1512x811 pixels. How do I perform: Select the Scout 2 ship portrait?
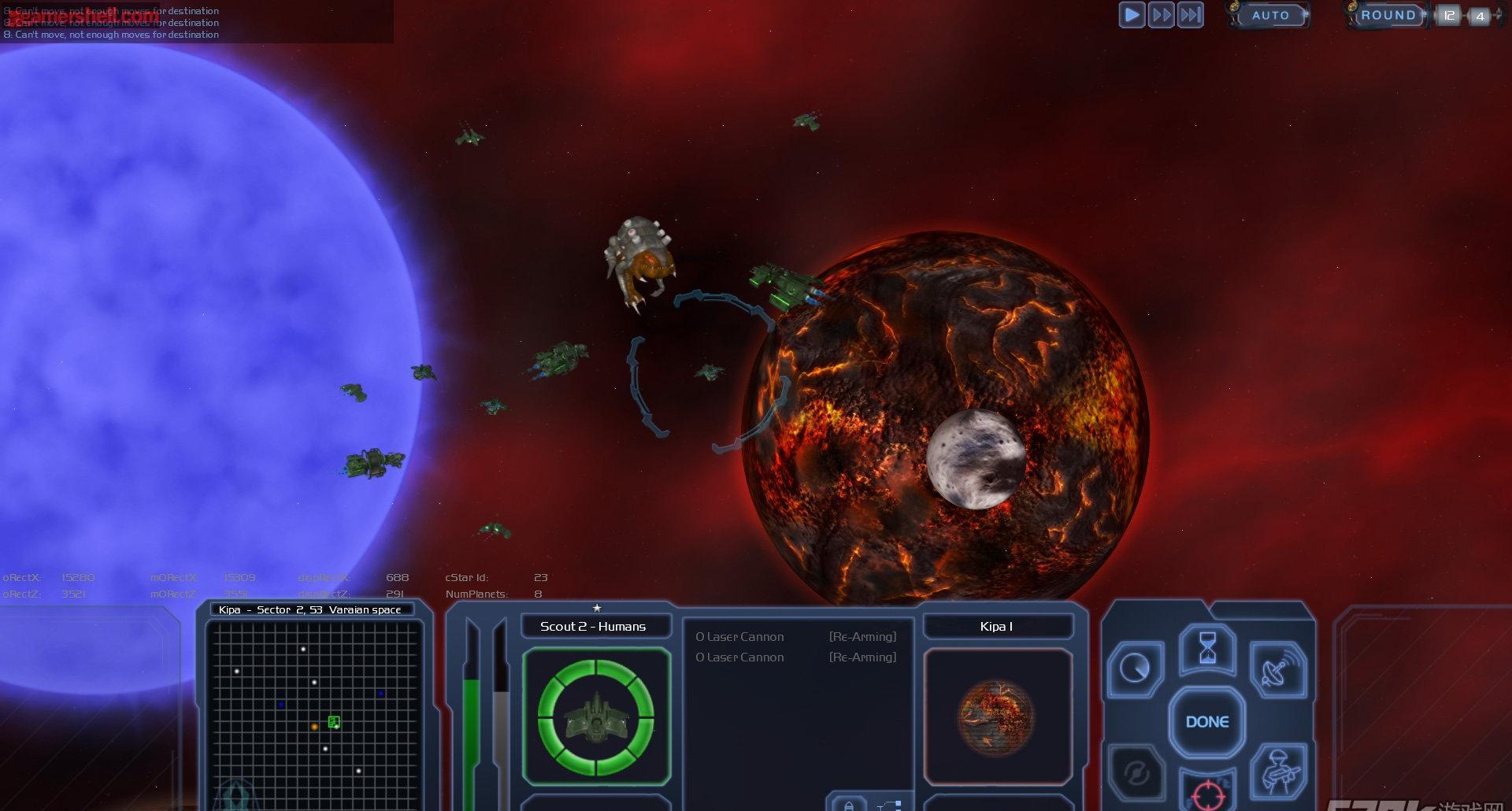click(596, 717)
